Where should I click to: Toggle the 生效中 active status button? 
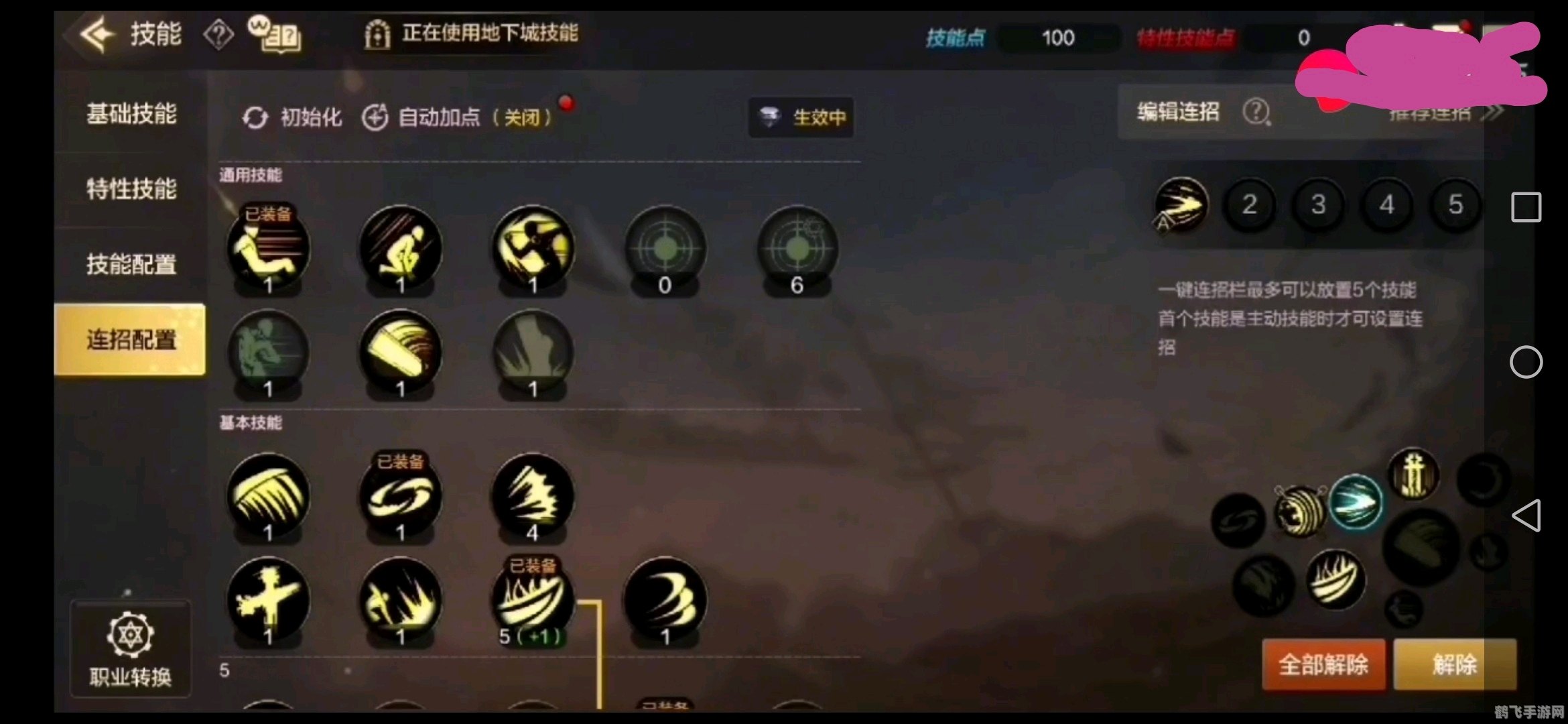[801, 117]
